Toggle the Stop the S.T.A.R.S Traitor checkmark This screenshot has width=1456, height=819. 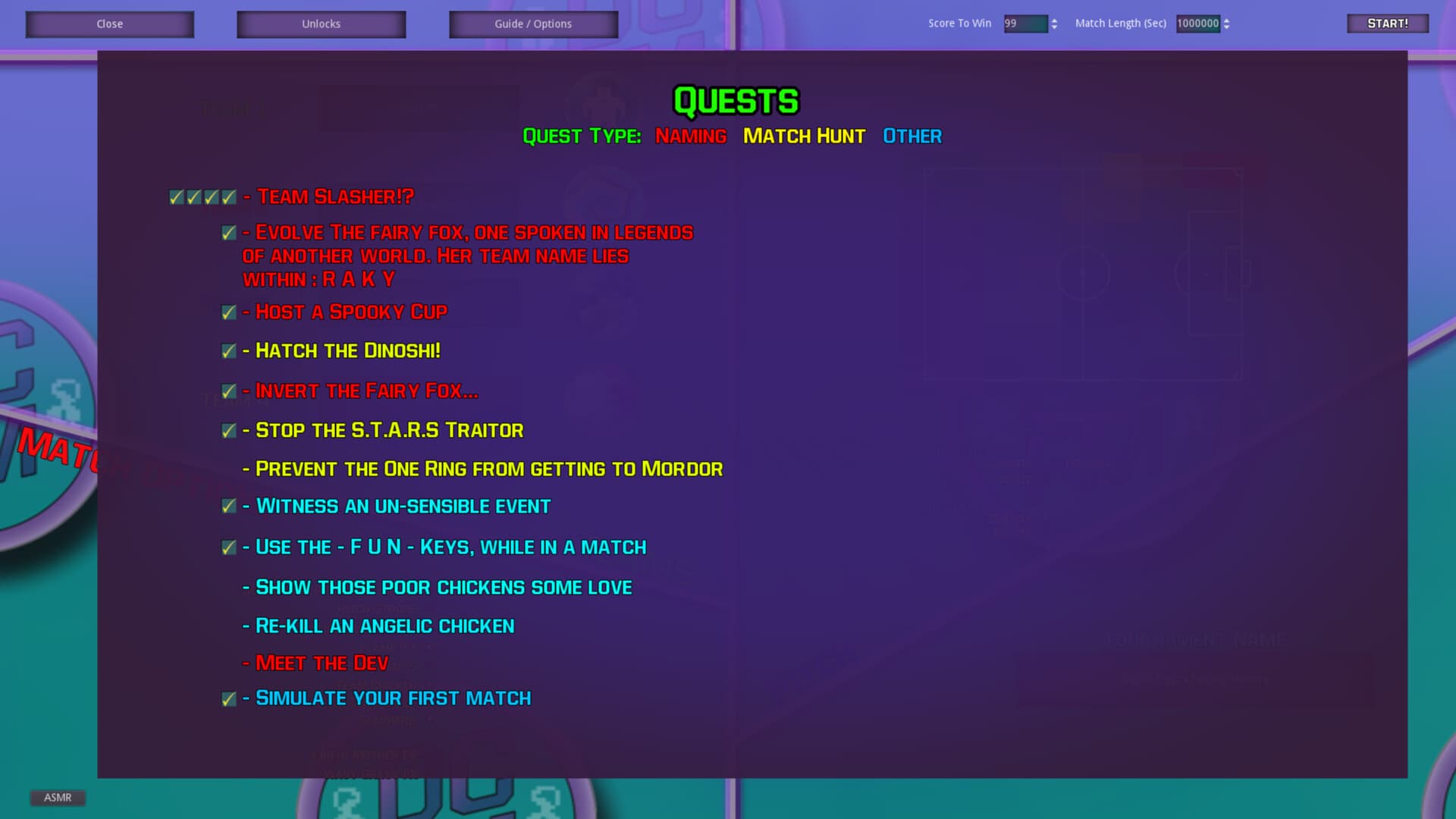pos(228,430)
